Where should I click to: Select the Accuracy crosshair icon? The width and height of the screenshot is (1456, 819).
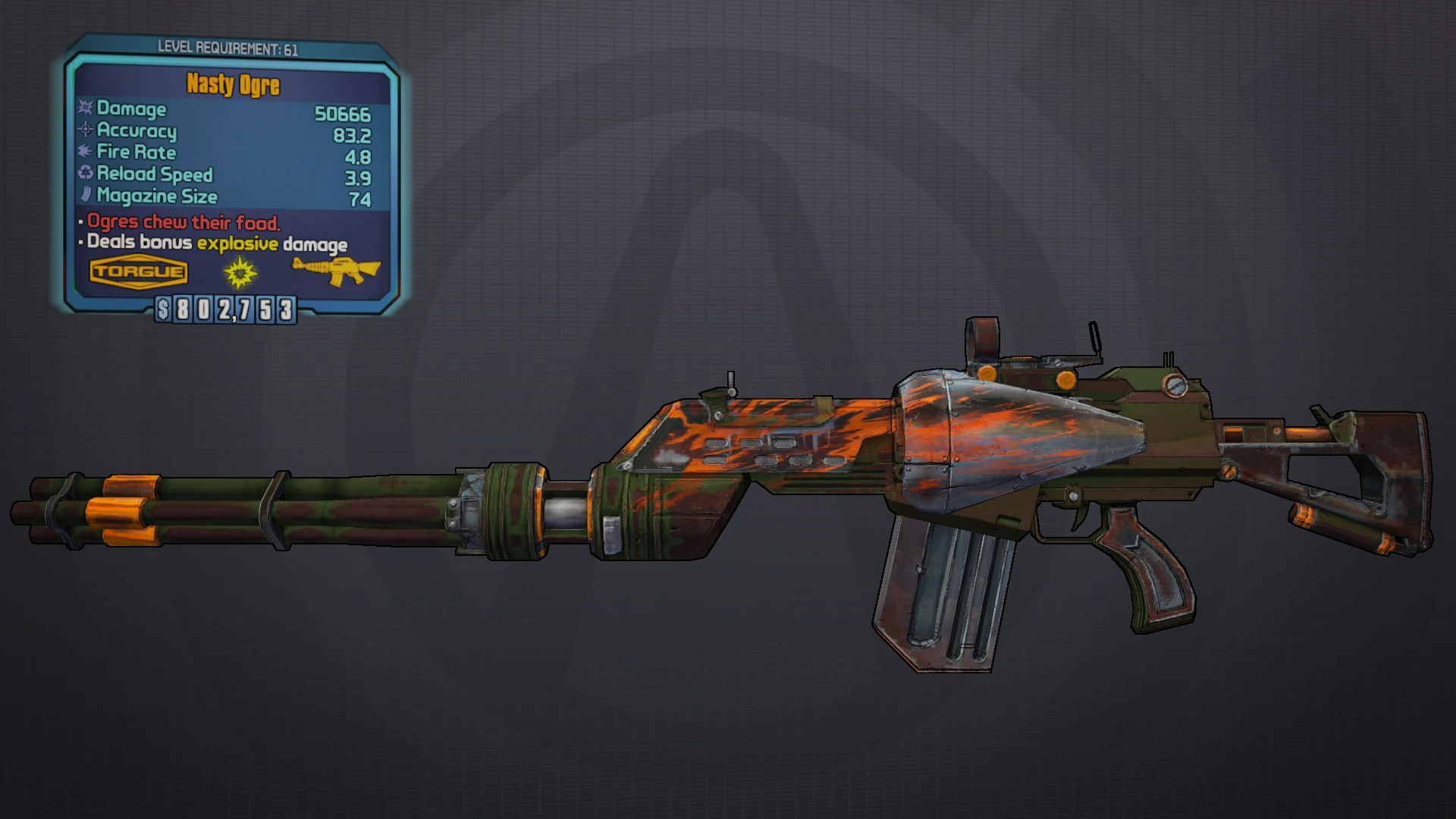tap(83, 131)
